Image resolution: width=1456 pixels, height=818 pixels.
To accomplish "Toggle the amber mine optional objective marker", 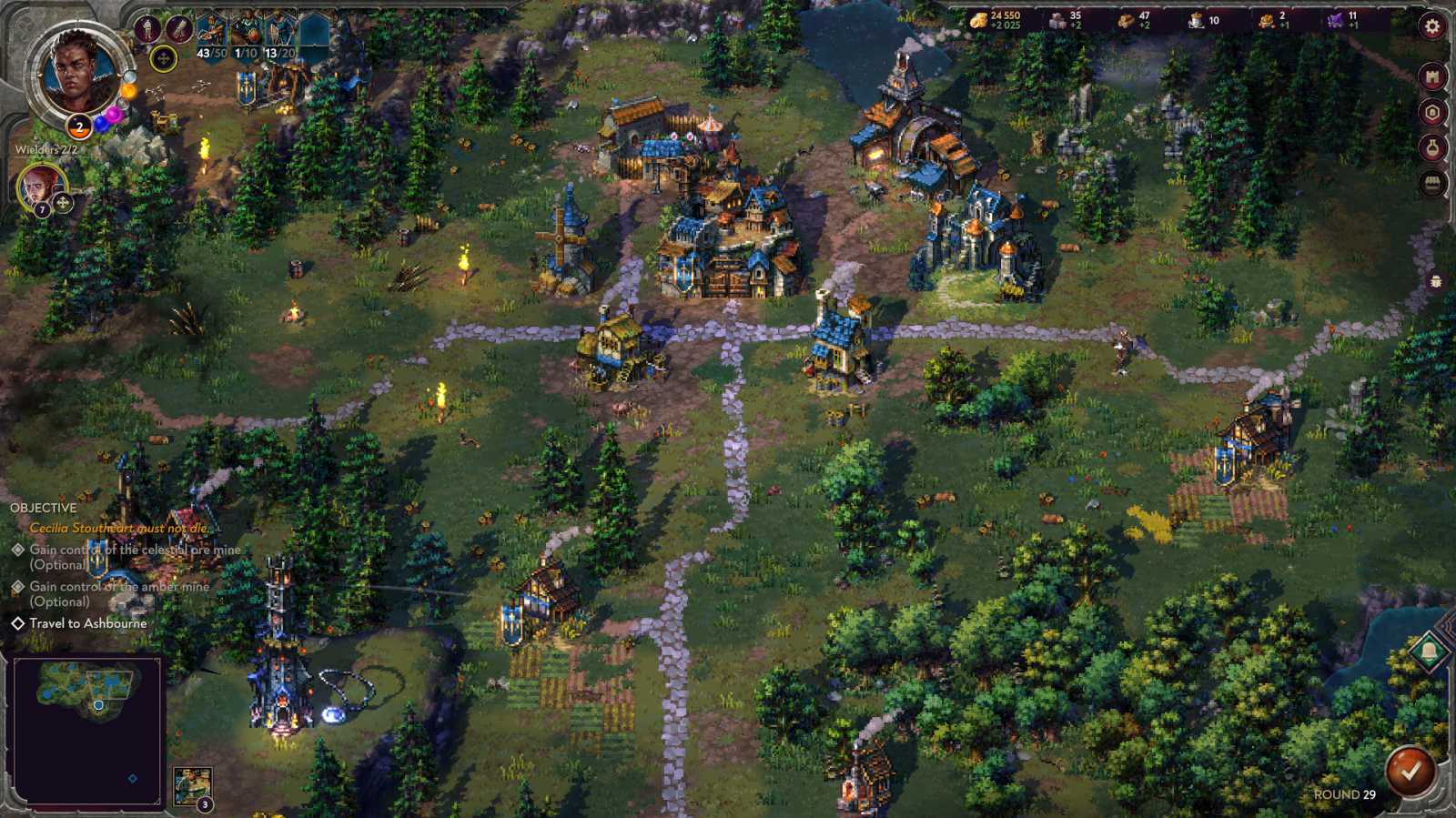I will pyautogui.click(x=16, y=587).
